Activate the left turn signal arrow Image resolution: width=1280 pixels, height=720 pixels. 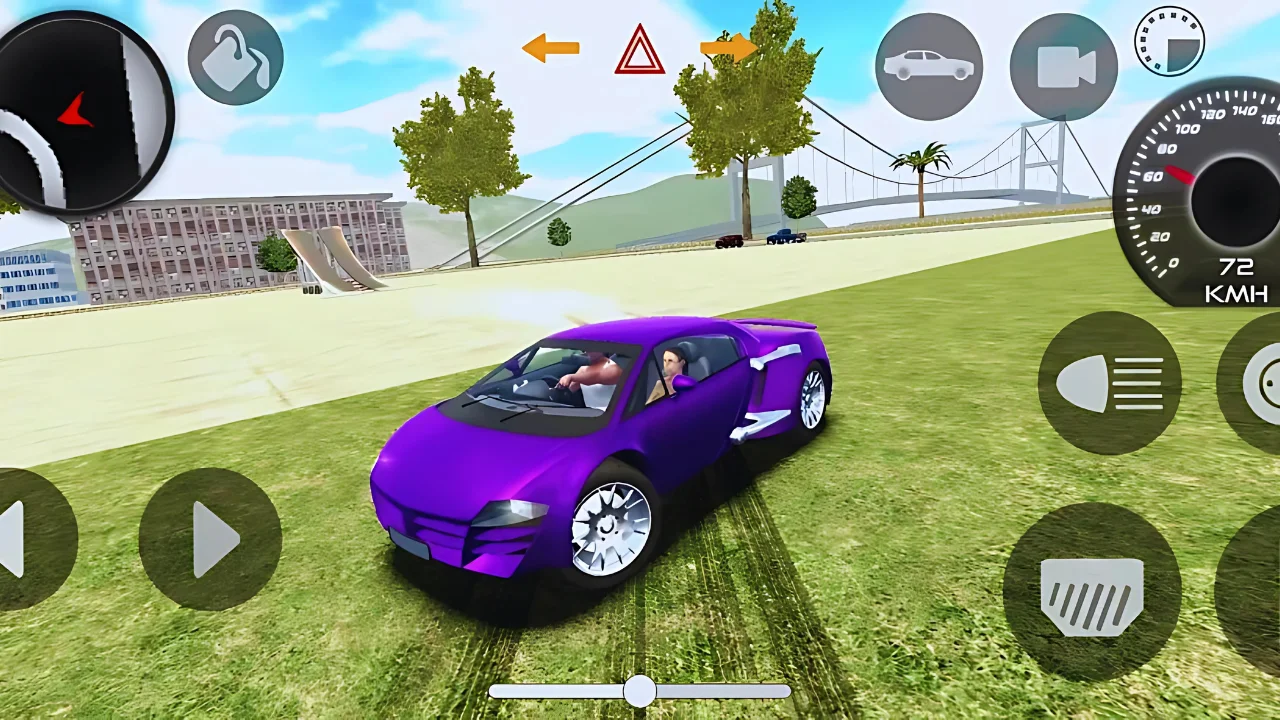pos(550,47)
